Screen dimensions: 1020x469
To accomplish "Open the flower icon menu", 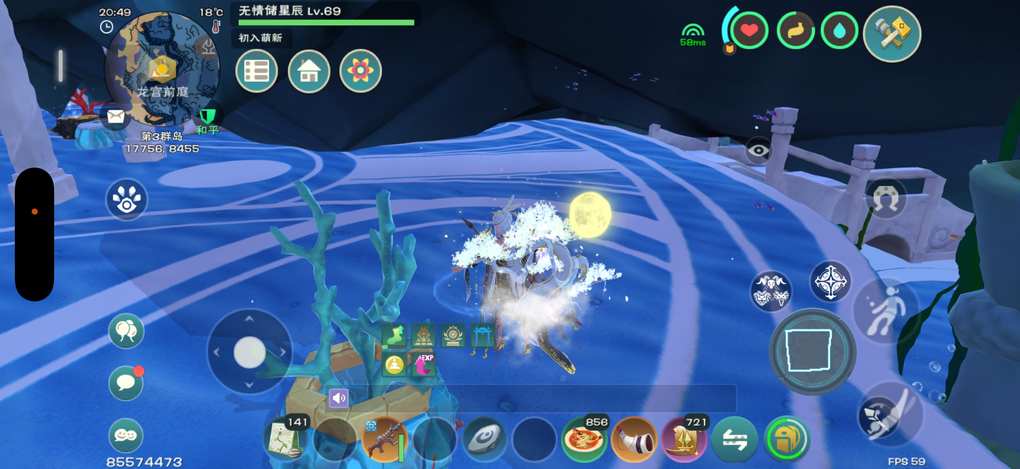I will [x=361, y=71].
